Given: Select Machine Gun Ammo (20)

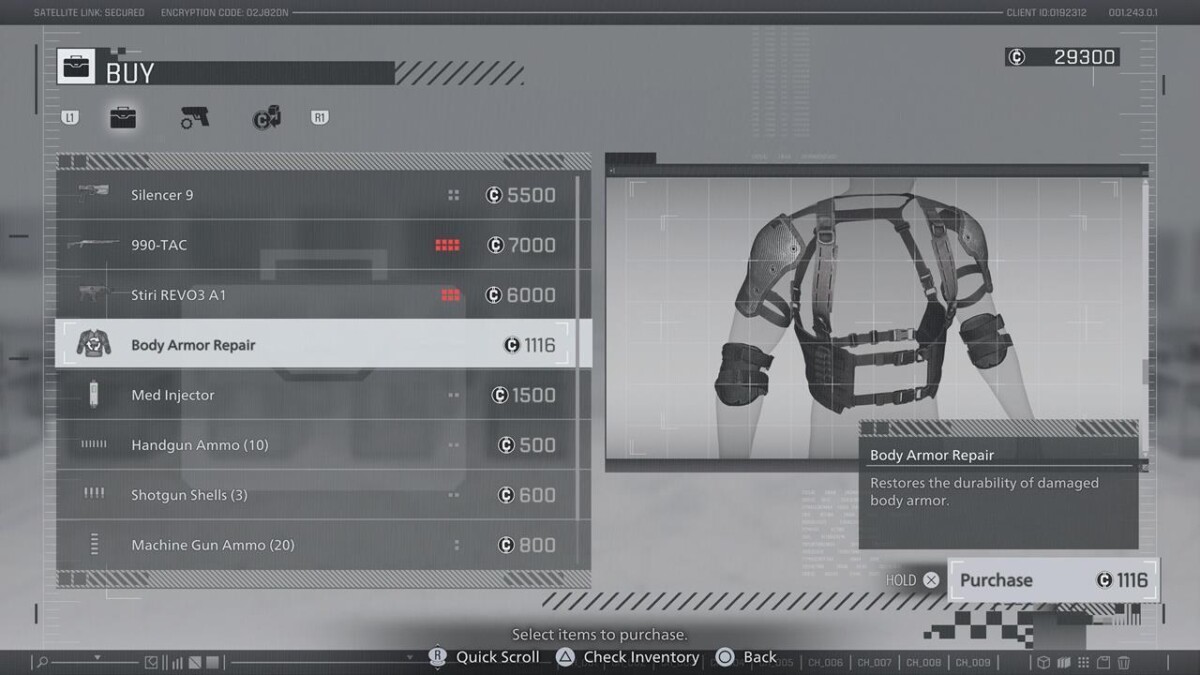Looking at the screenshot, I should [x=320, y=545].
